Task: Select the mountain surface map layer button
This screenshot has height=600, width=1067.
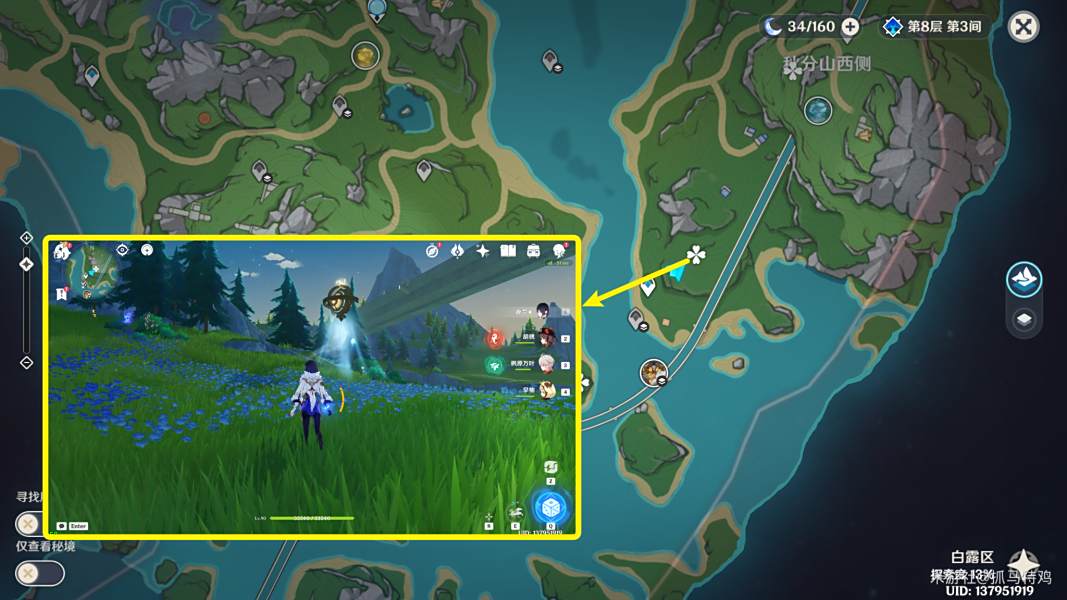Action: (1024, 280)
